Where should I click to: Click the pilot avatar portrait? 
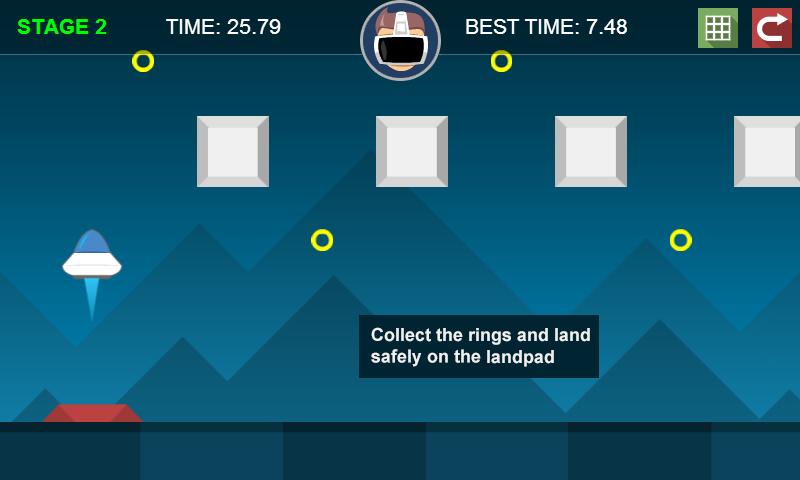[400, 40]
